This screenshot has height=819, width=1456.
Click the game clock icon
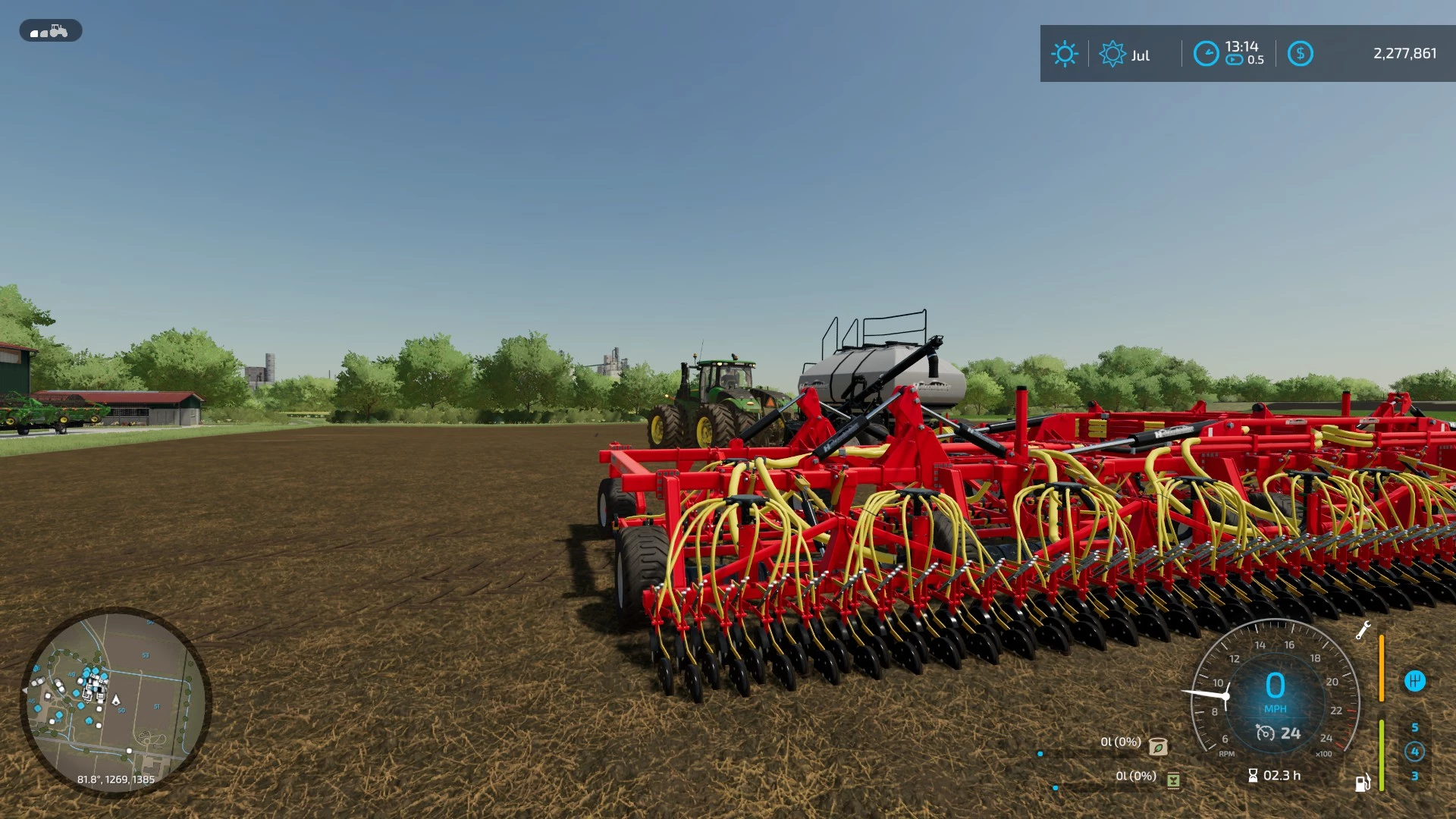tap(1206, 54)
